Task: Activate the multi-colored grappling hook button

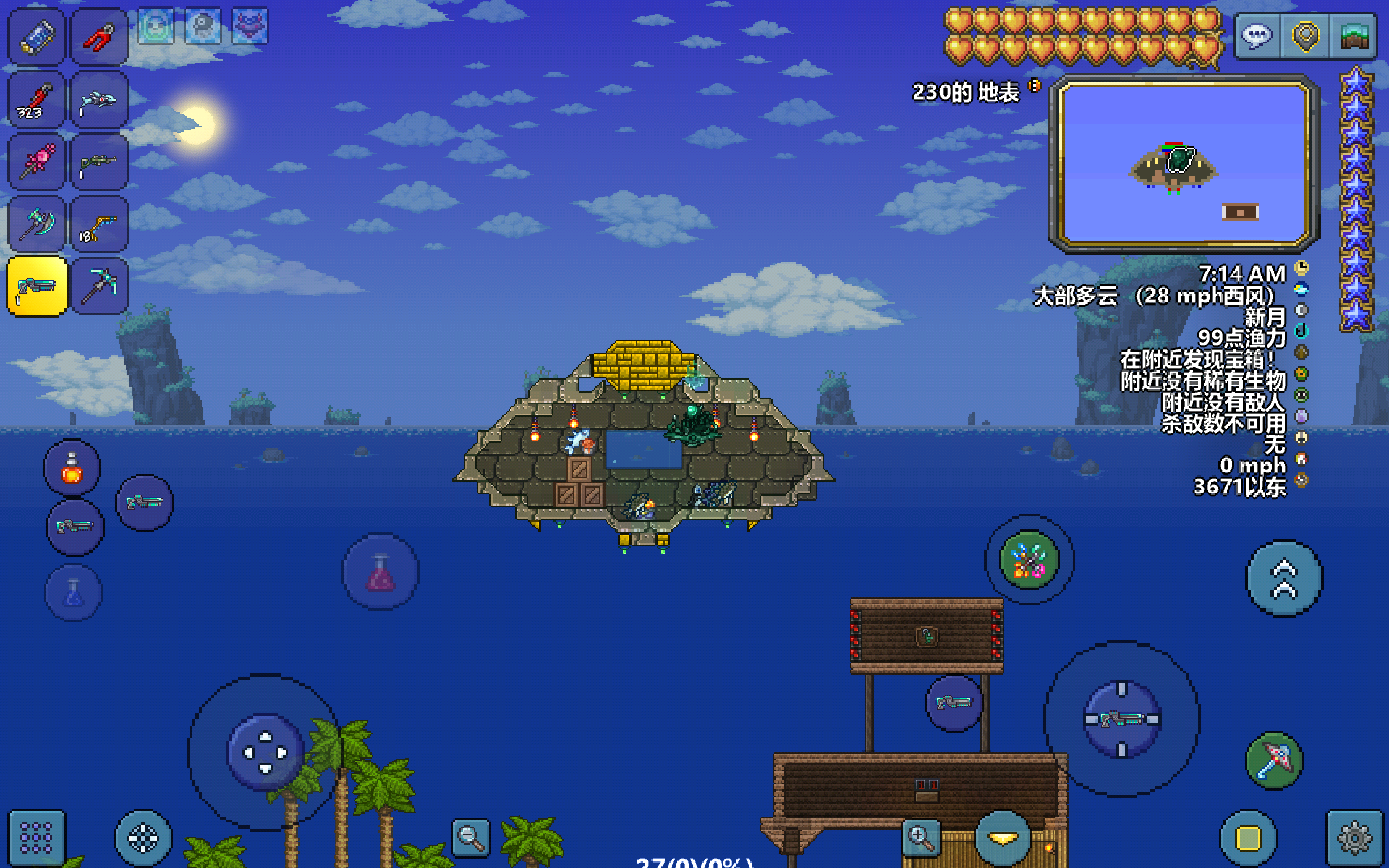Action: pyautogui.click(x=1029, y=560)
